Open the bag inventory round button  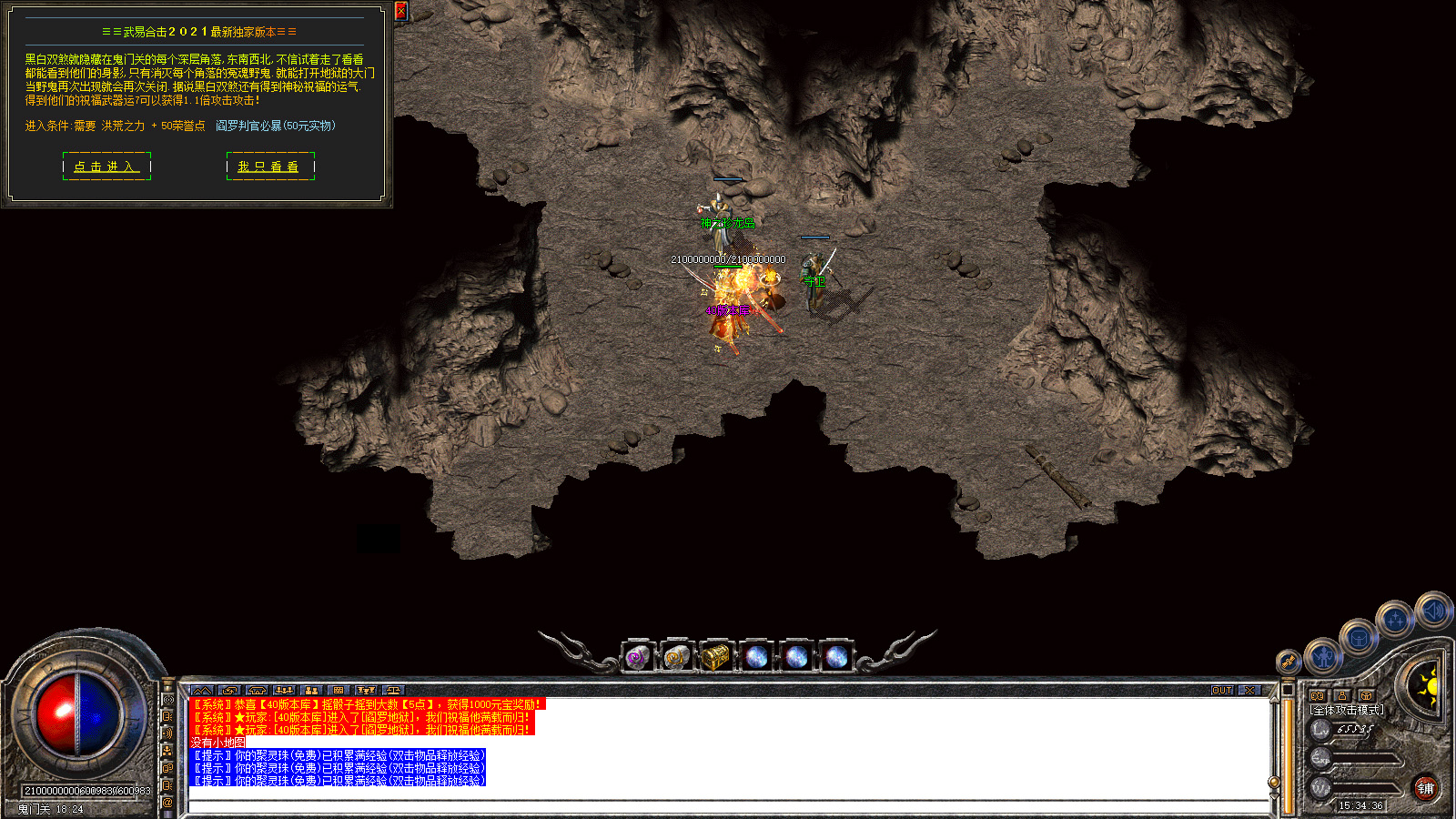(x=1359, y=637)
